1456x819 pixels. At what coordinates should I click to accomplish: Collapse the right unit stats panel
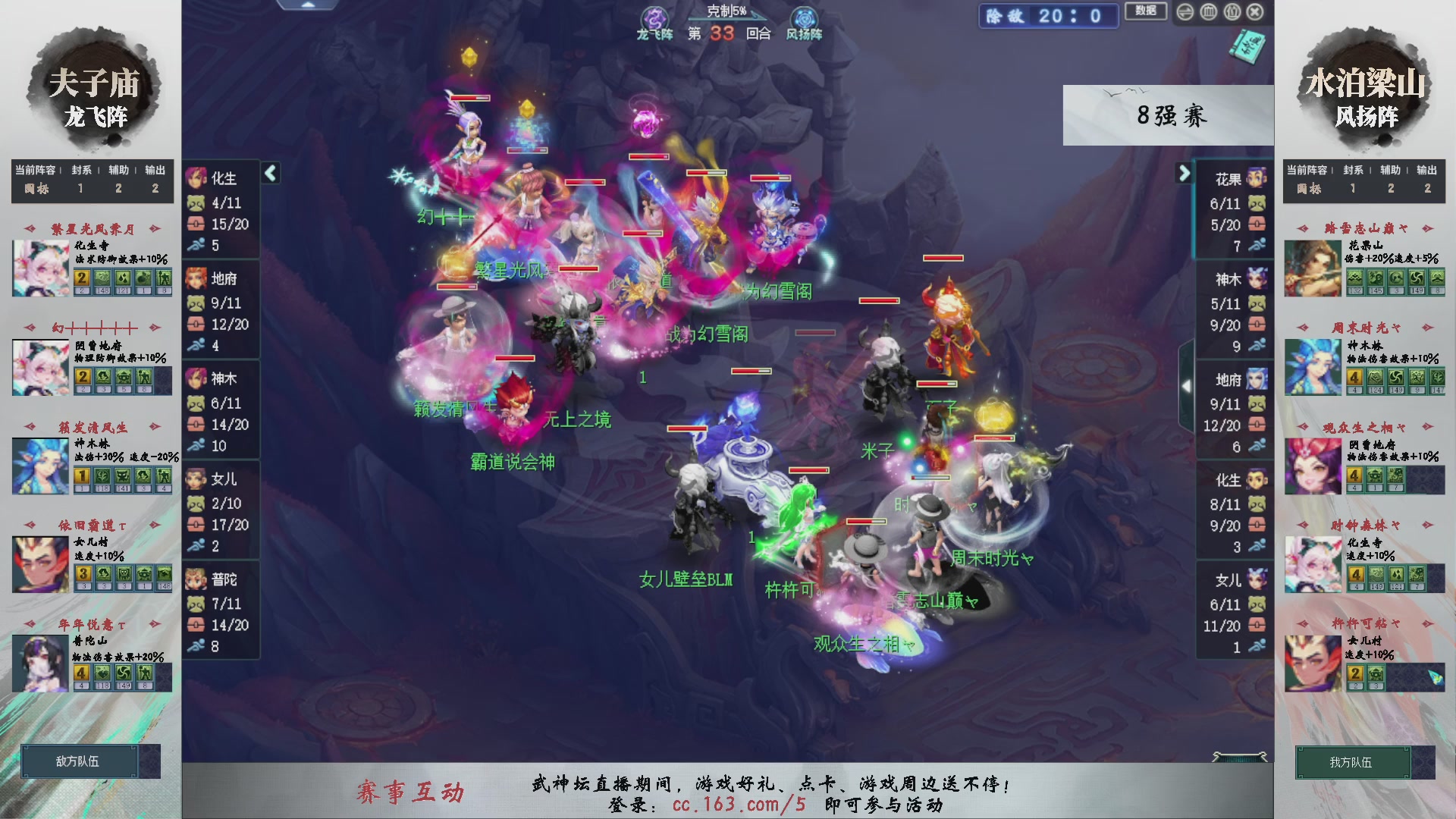(1185, 173)
